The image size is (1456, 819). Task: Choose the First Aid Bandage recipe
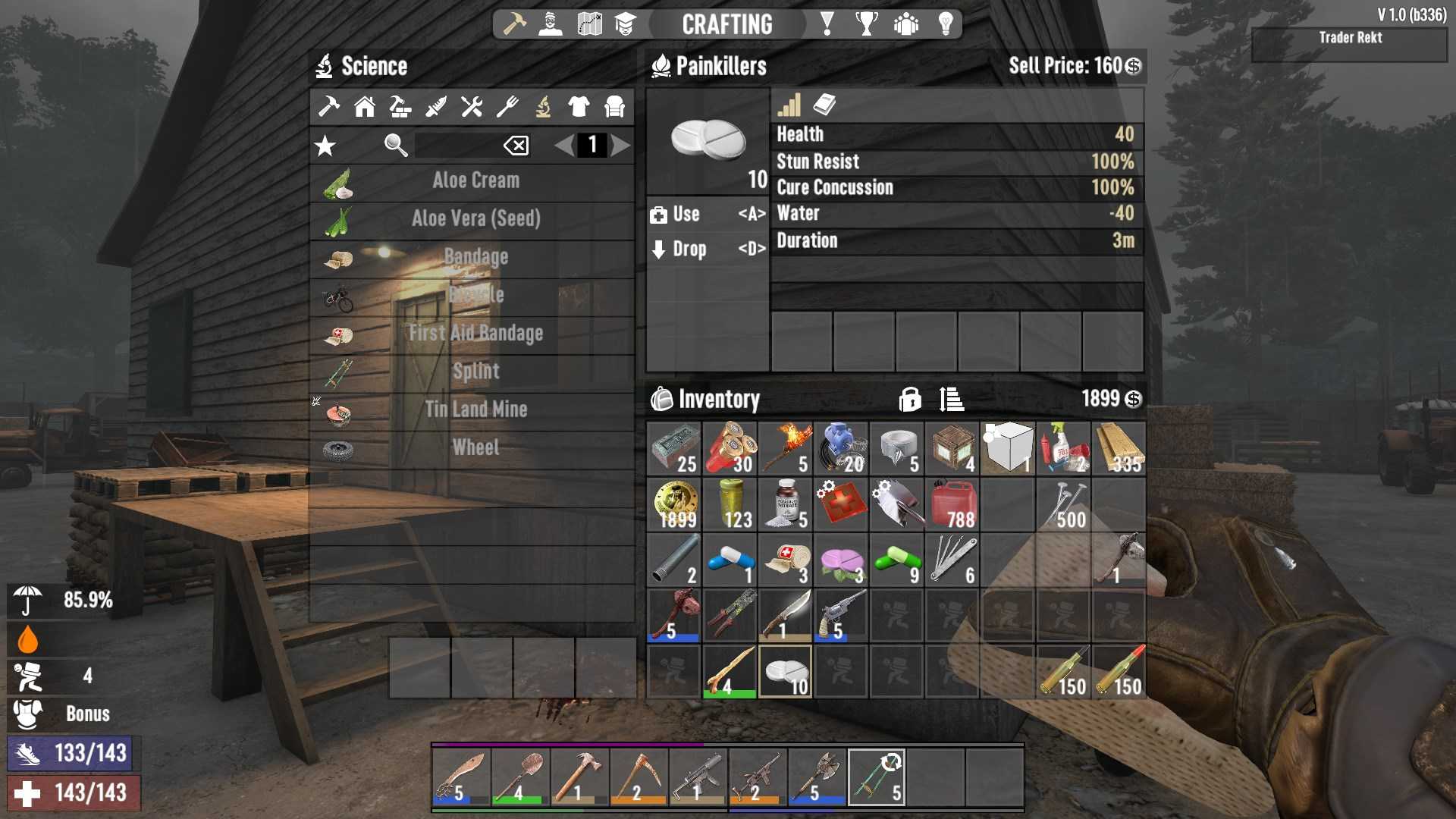coord(475,334)
